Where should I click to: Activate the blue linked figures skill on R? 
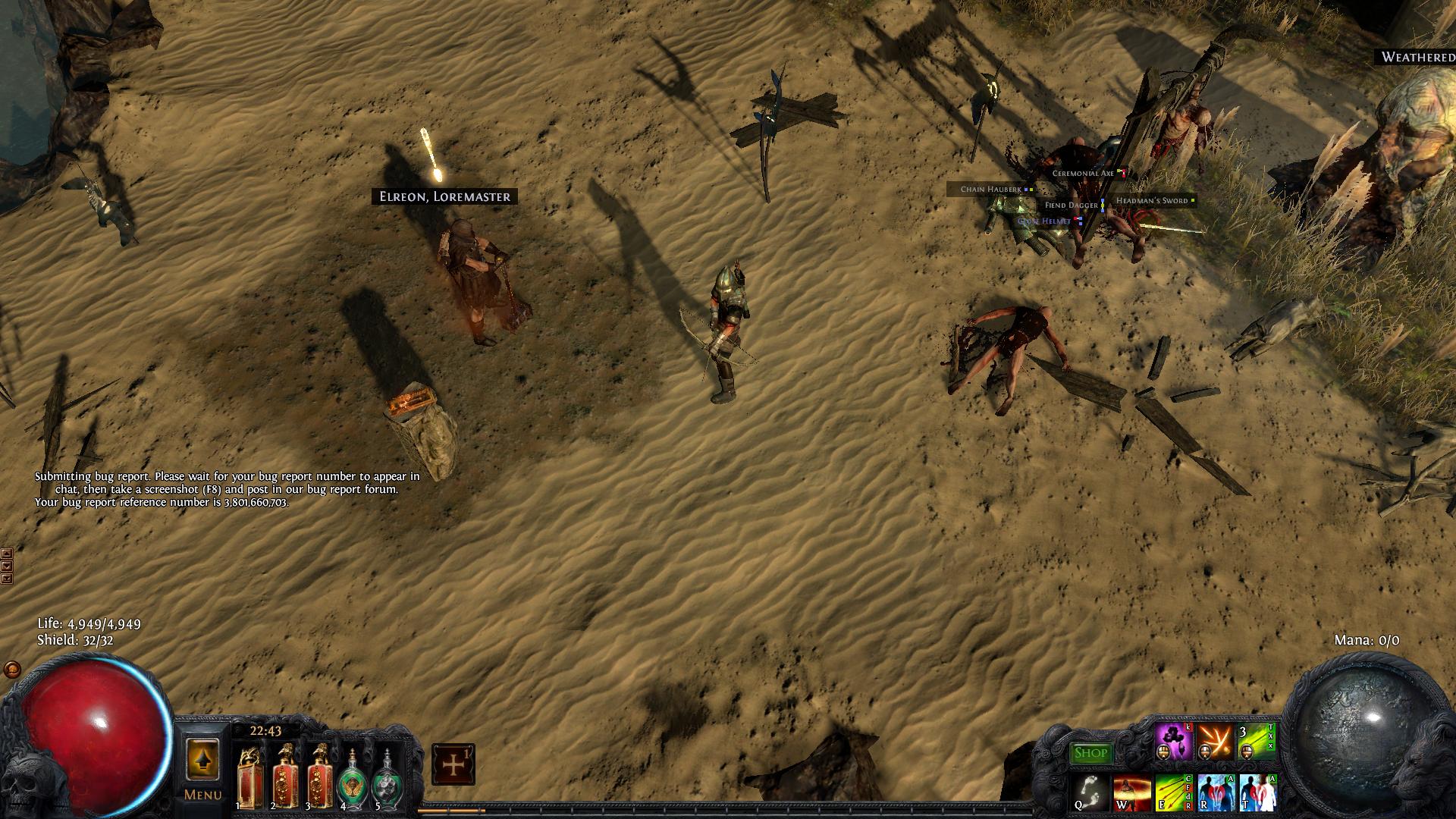[x=1216, y=792]
